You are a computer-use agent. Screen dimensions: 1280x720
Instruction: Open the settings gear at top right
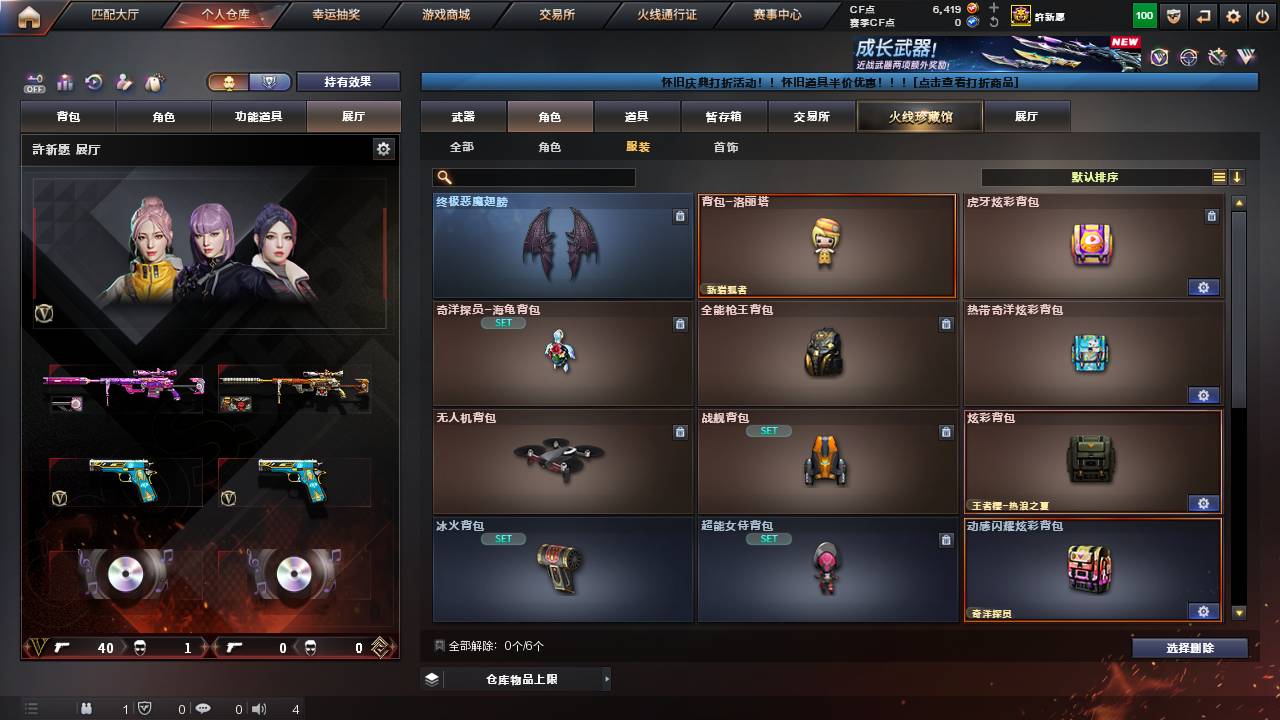pos(1233,16)
